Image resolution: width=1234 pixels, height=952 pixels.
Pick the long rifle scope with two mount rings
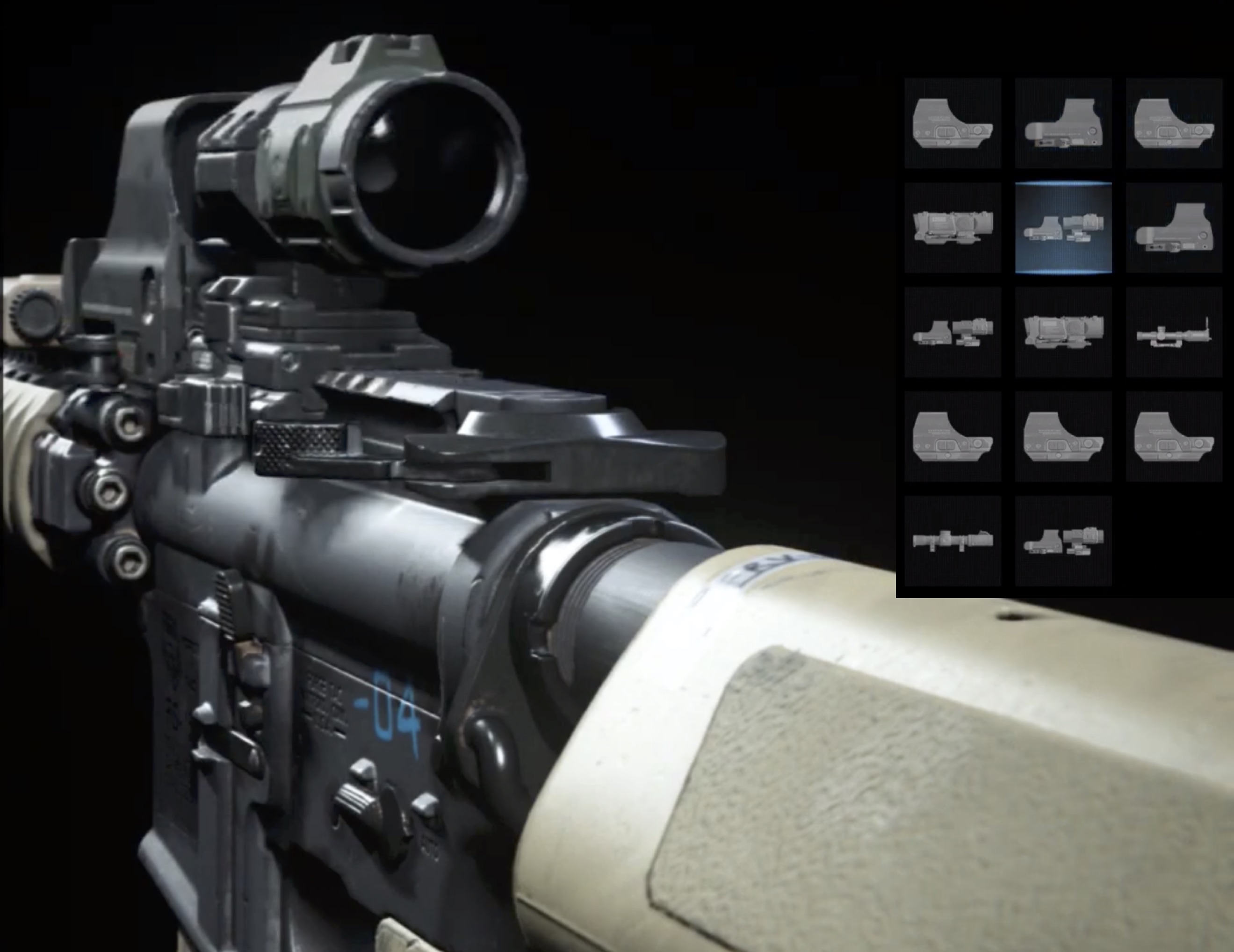952,541
